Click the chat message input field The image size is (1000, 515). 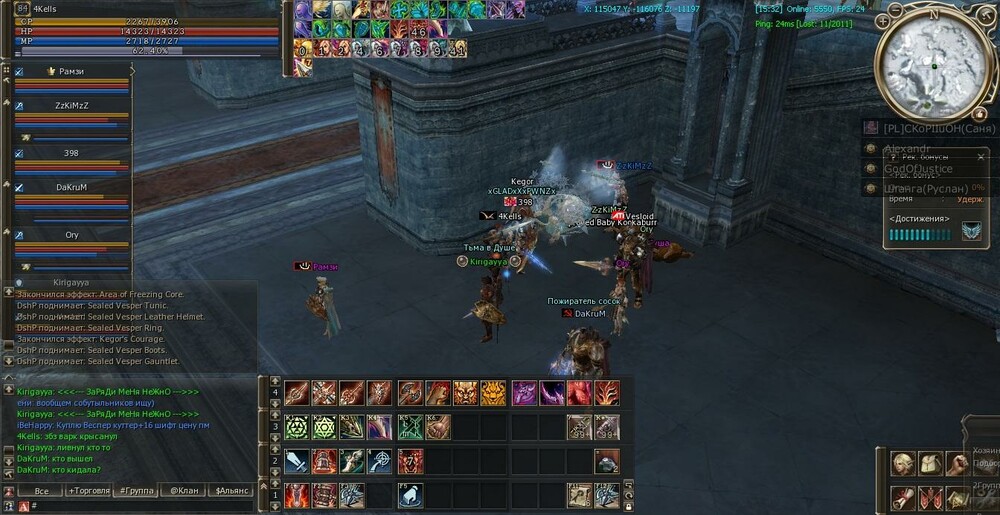pos(140,506)
